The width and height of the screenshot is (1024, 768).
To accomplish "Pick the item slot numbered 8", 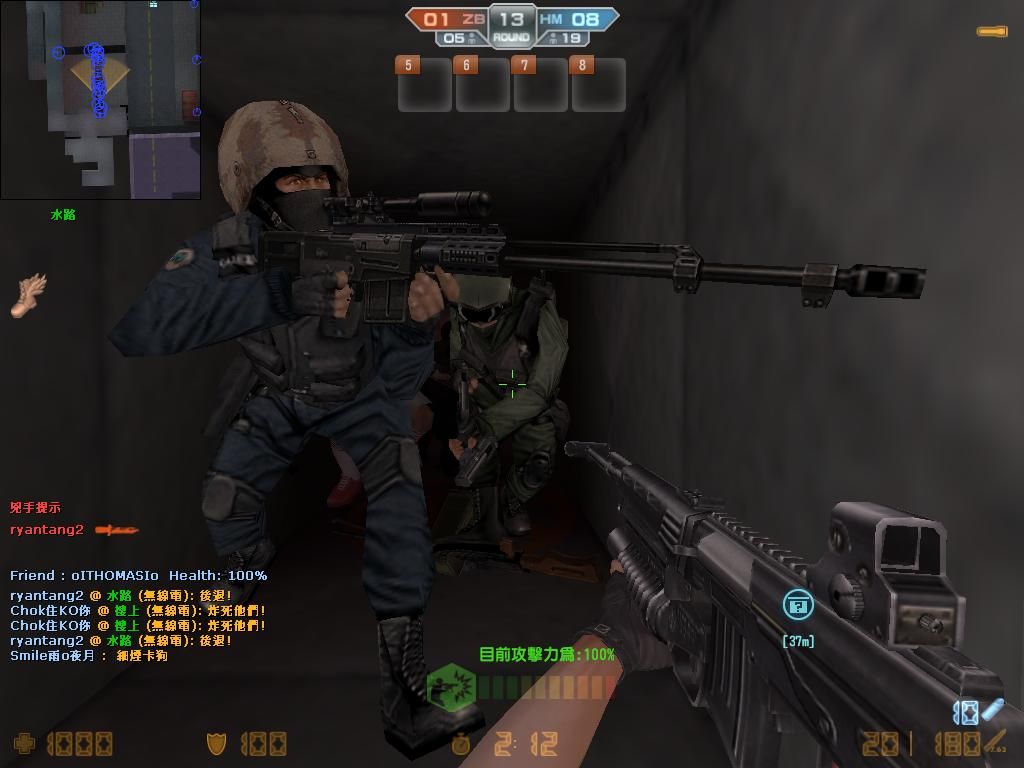I will click(x=598, y=86).
